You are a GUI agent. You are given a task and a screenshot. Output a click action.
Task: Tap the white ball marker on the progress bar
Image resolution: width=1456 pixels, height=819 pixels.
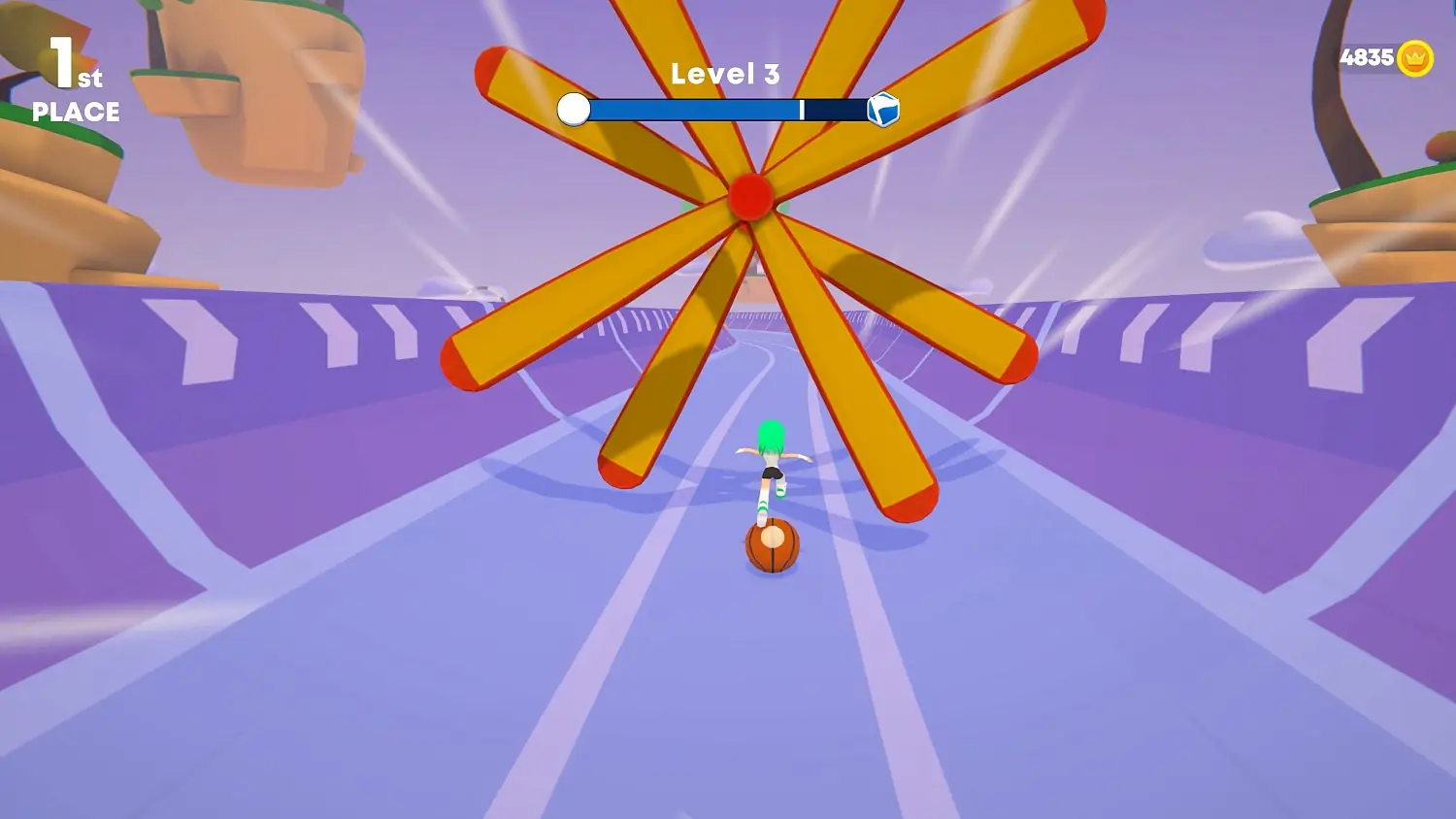click(575, 110)
